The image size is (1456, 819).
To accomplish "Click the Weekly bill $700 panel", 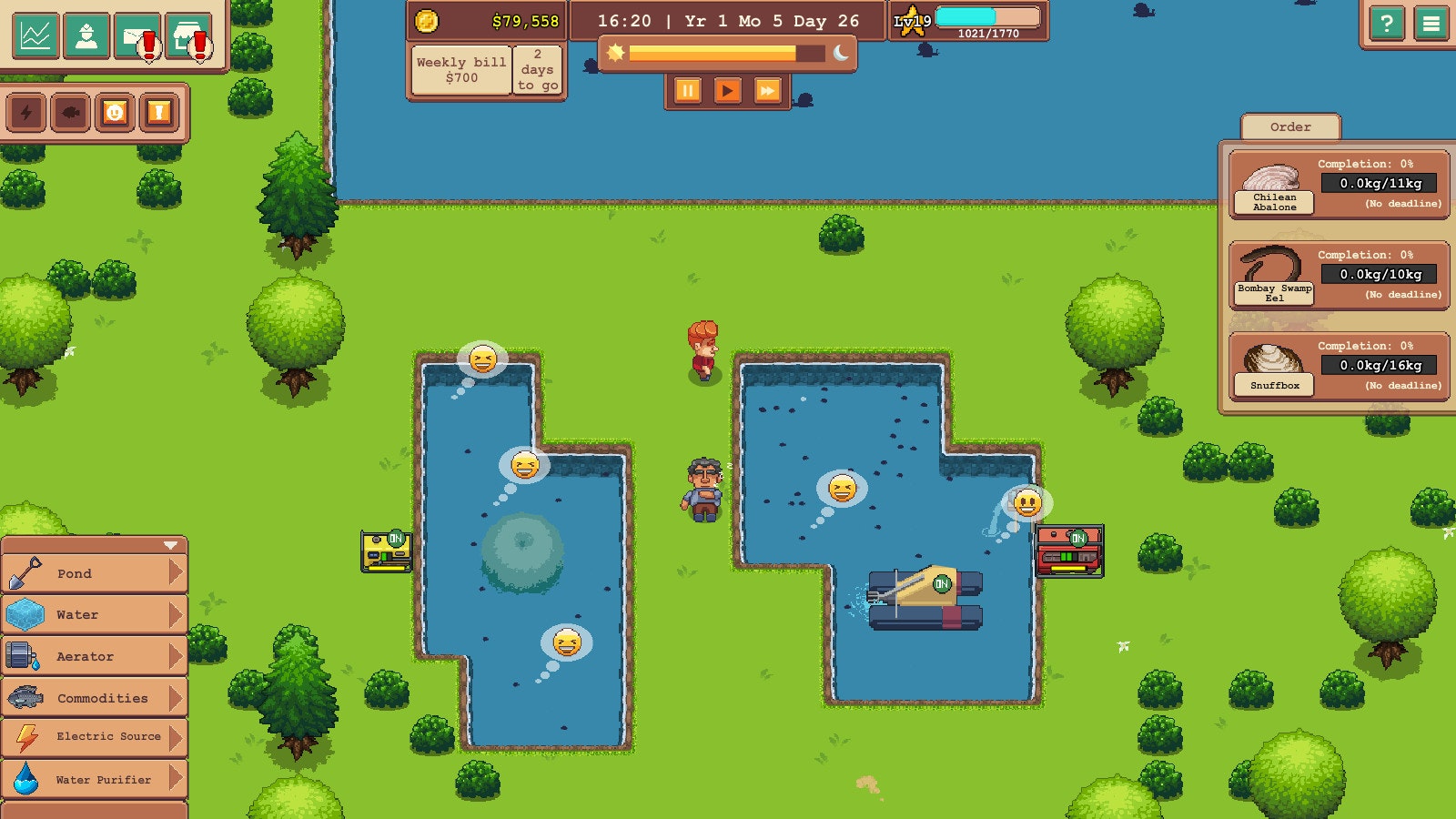I will click(x=460, y=68).
